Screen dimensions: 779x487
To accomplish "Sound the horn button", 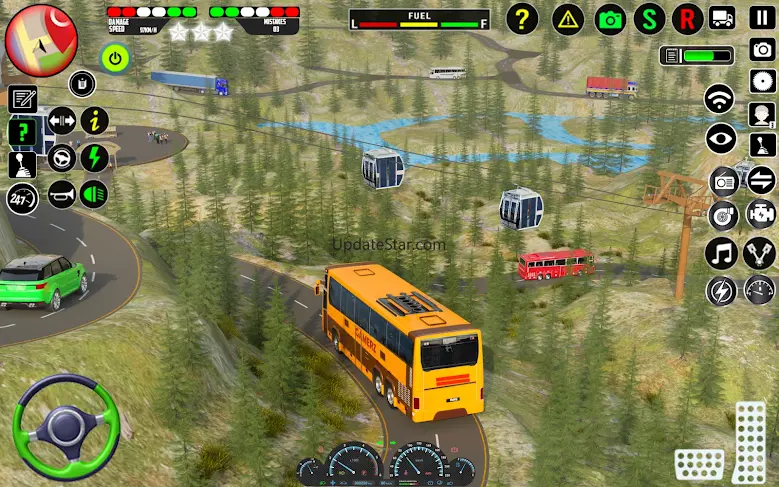I will (x=61, y=191).
